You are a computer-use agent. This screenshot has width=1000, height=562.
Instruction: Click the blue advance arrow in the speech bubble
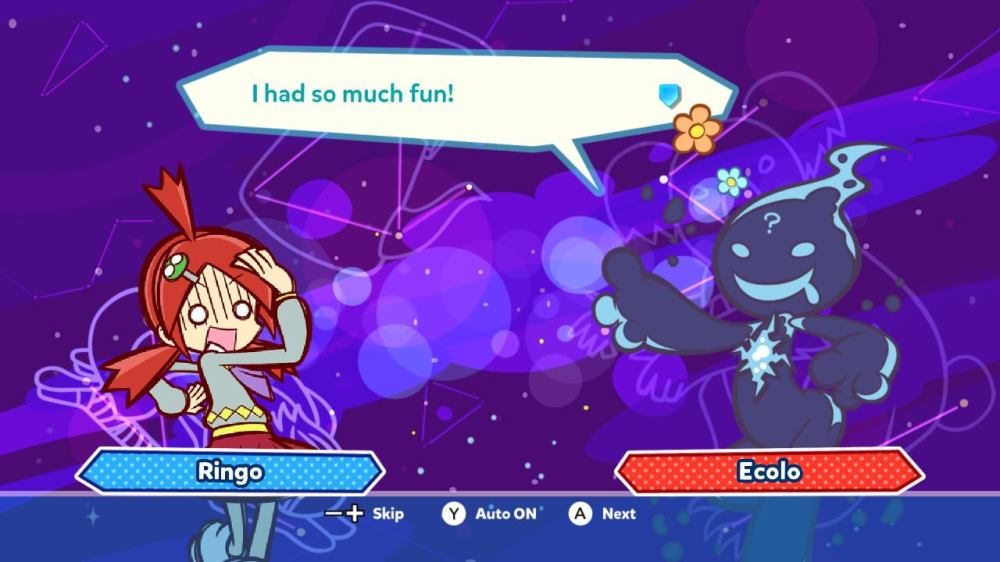[x=669, y=95]
